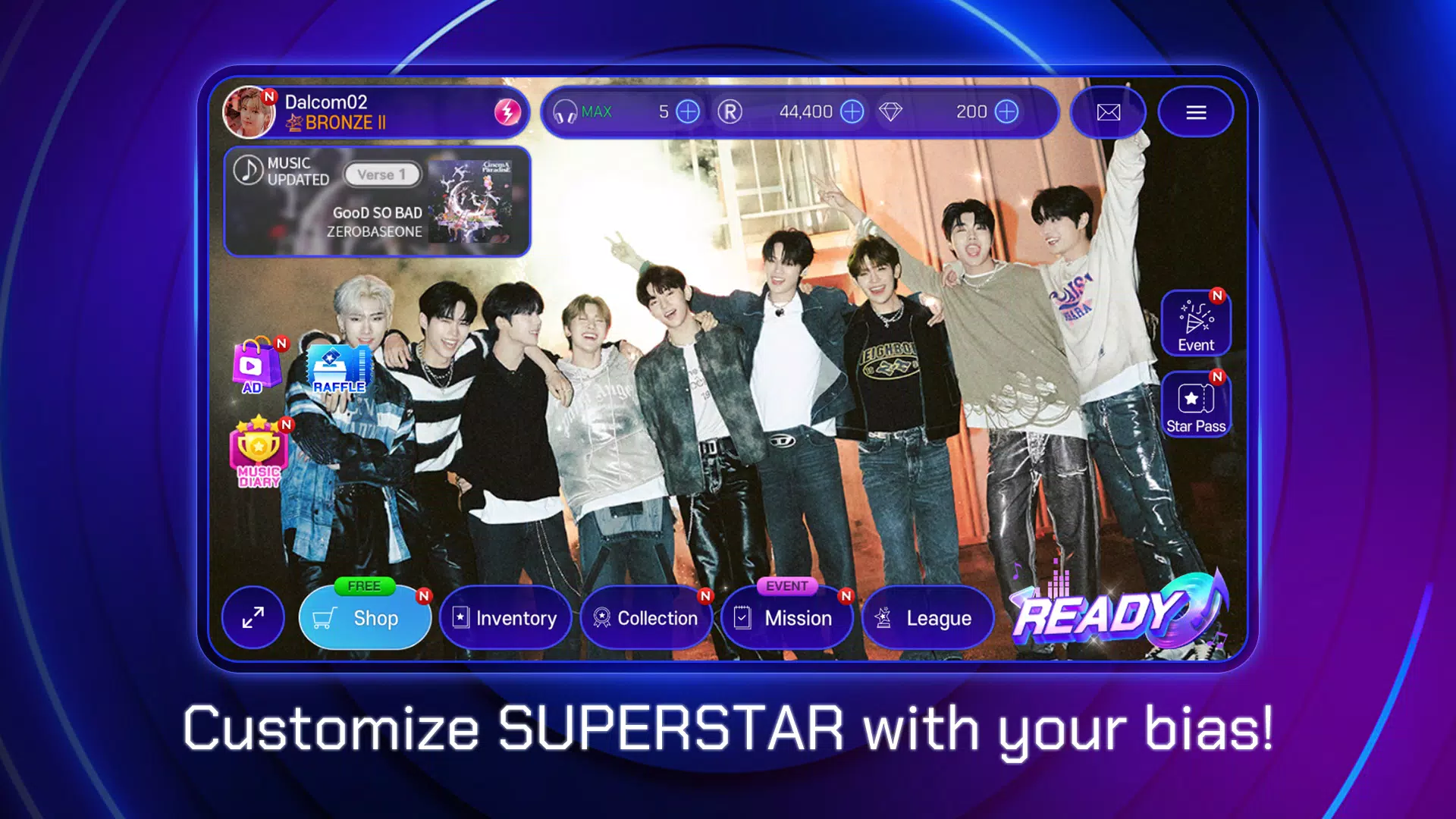
Task: Buy more diamonds with plus button
Action: [1006, 112]
